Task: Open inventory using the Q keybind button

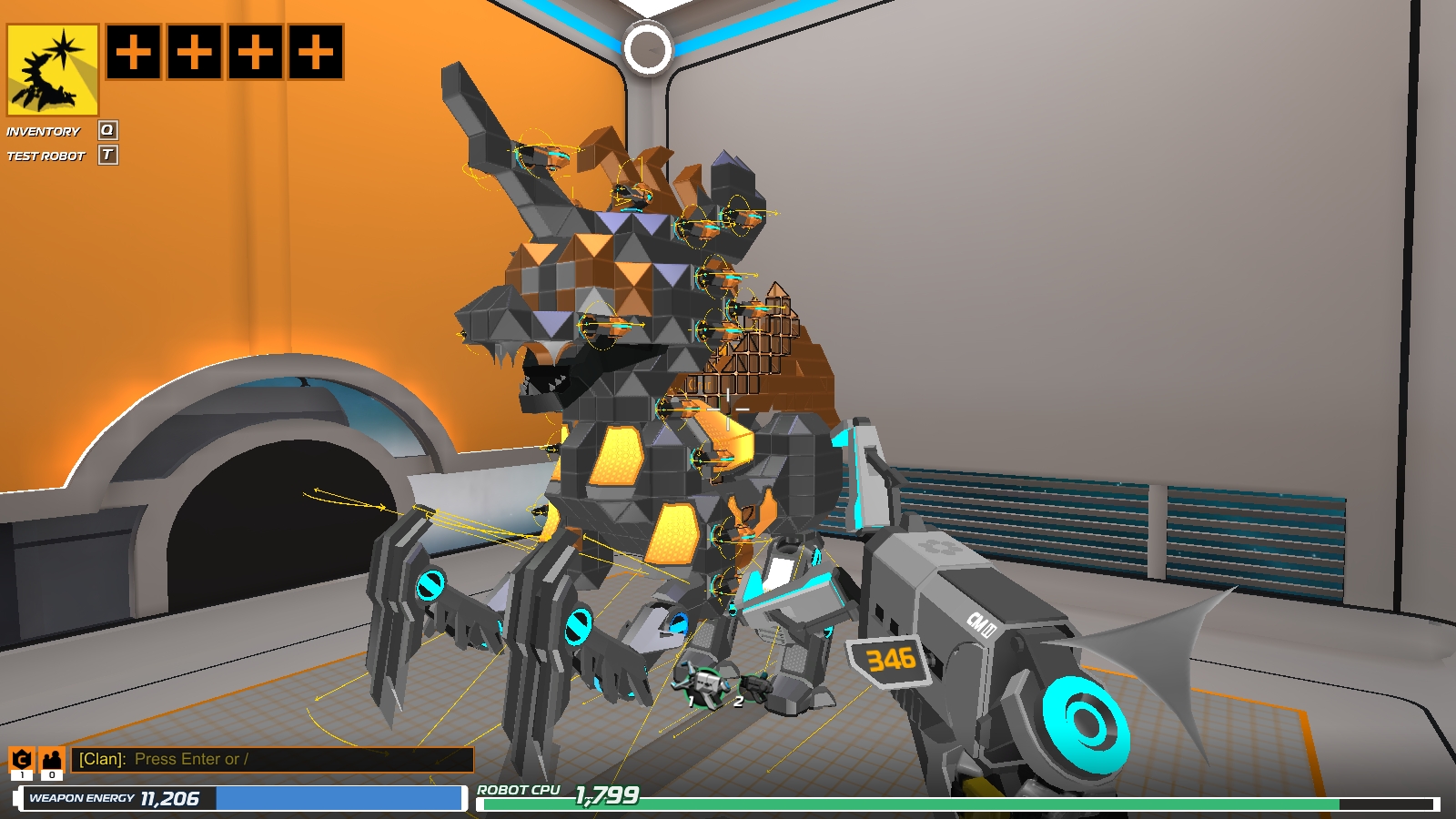Action: click(106, 130)
